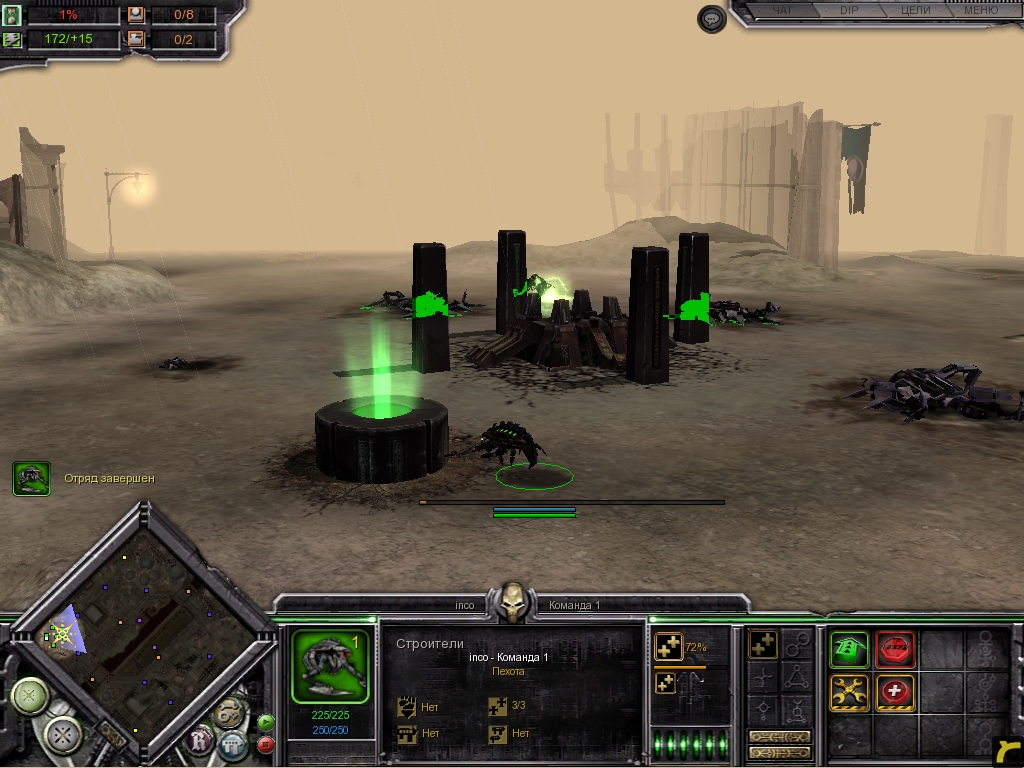Viewport: 1024px width, 768px height.
Task: Select the squad event notification icon
Action: (x=32, y=479)
